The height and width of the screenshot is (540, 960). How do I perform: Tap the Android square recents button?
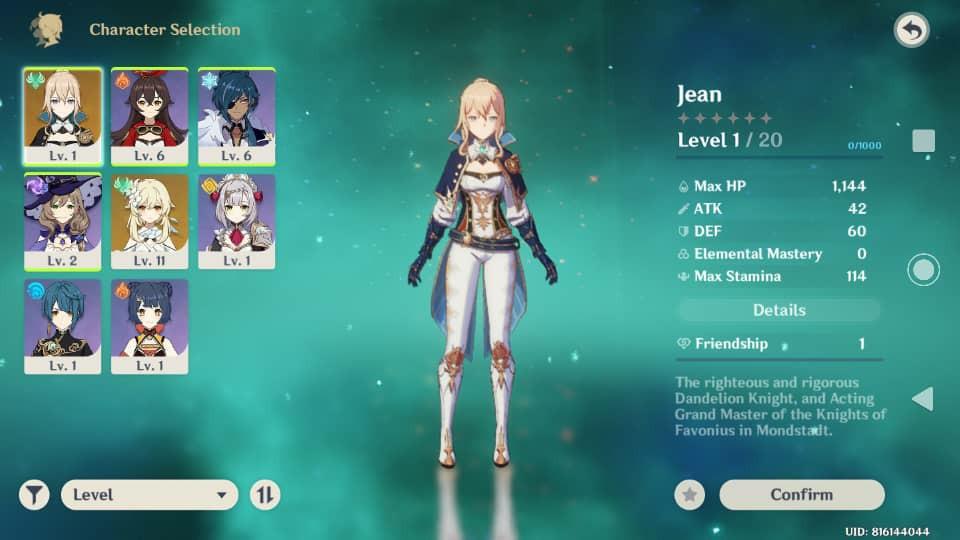pos(923,141)
